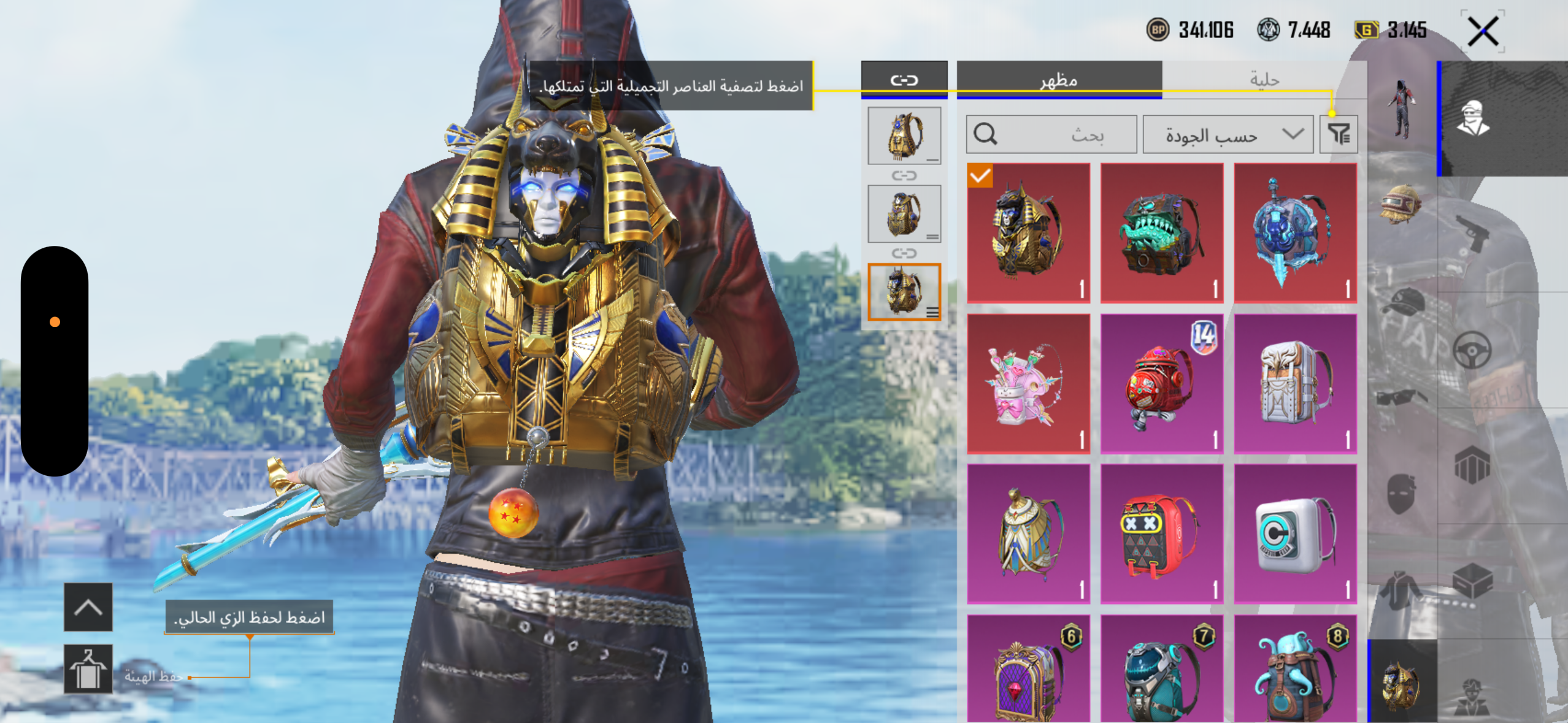Image resolution: width=1568 pixels, height=723 pixels.
Task: Select the equipped golden pharaoh backpack
Action: 1029,233
